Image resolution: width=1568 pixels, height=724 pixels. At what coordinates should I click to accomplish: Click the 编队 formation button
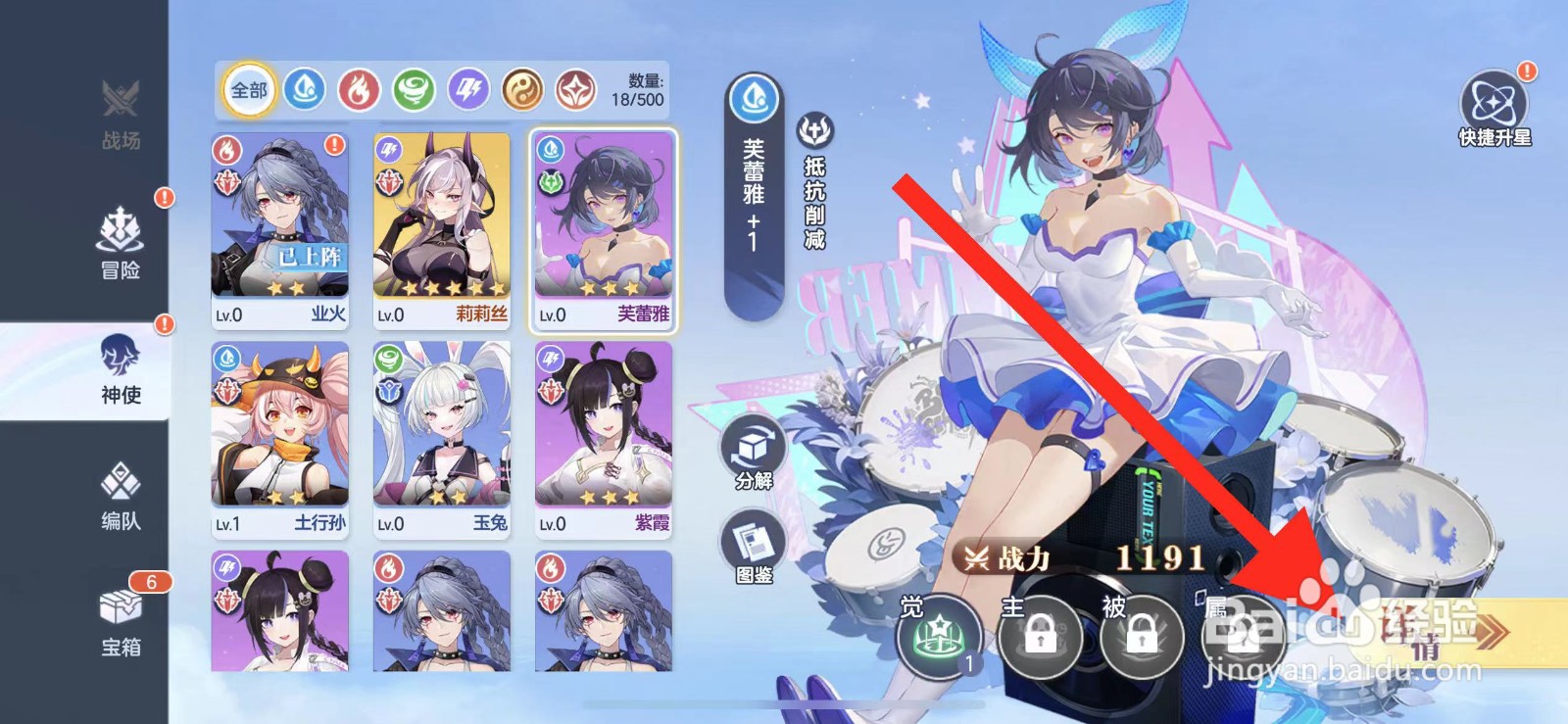[120, 500]
